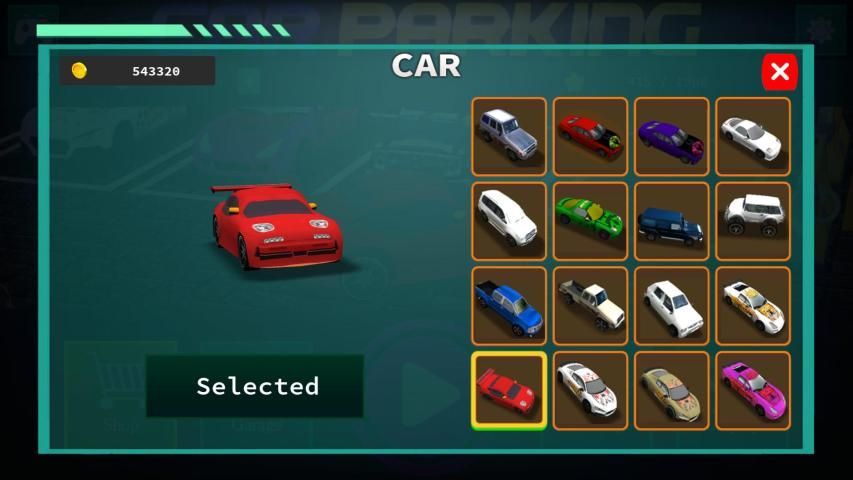853x480 pixels.
Task: Choose the red car with black hood
Action: coord(590,136)
